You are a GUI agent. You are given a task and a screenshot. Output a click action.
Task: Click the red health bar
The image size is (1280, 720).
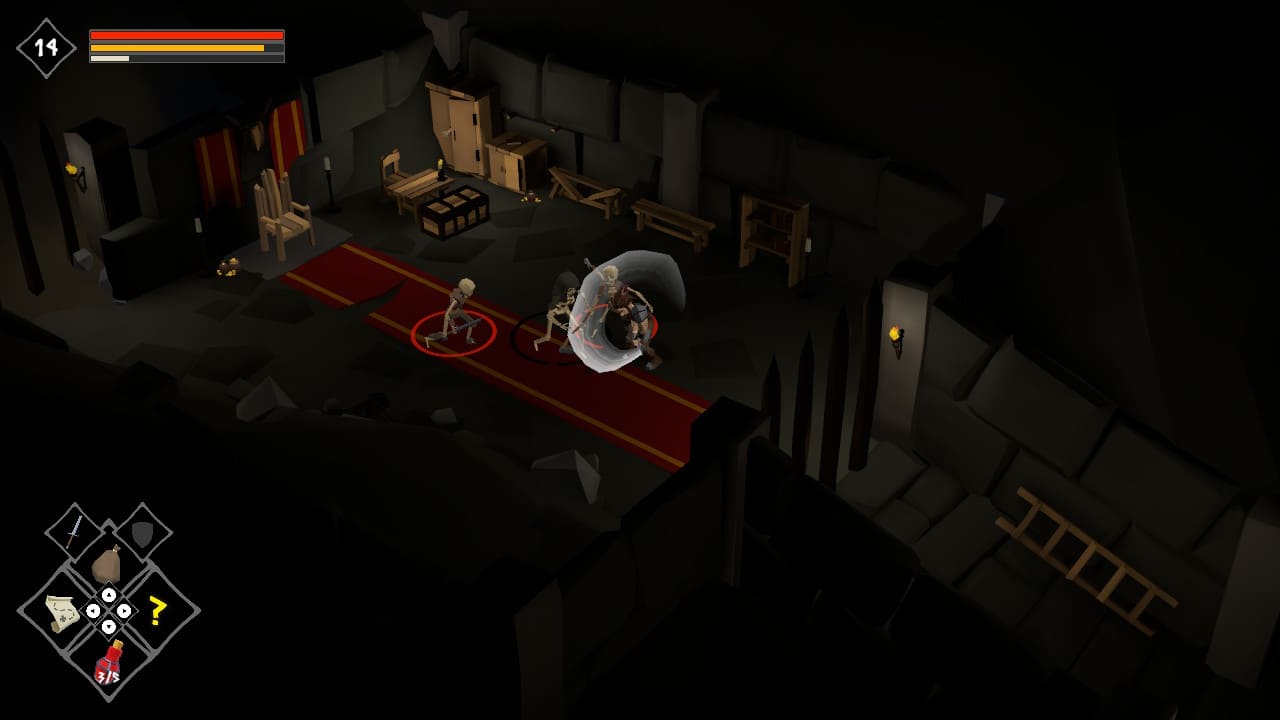pos(185,33)
